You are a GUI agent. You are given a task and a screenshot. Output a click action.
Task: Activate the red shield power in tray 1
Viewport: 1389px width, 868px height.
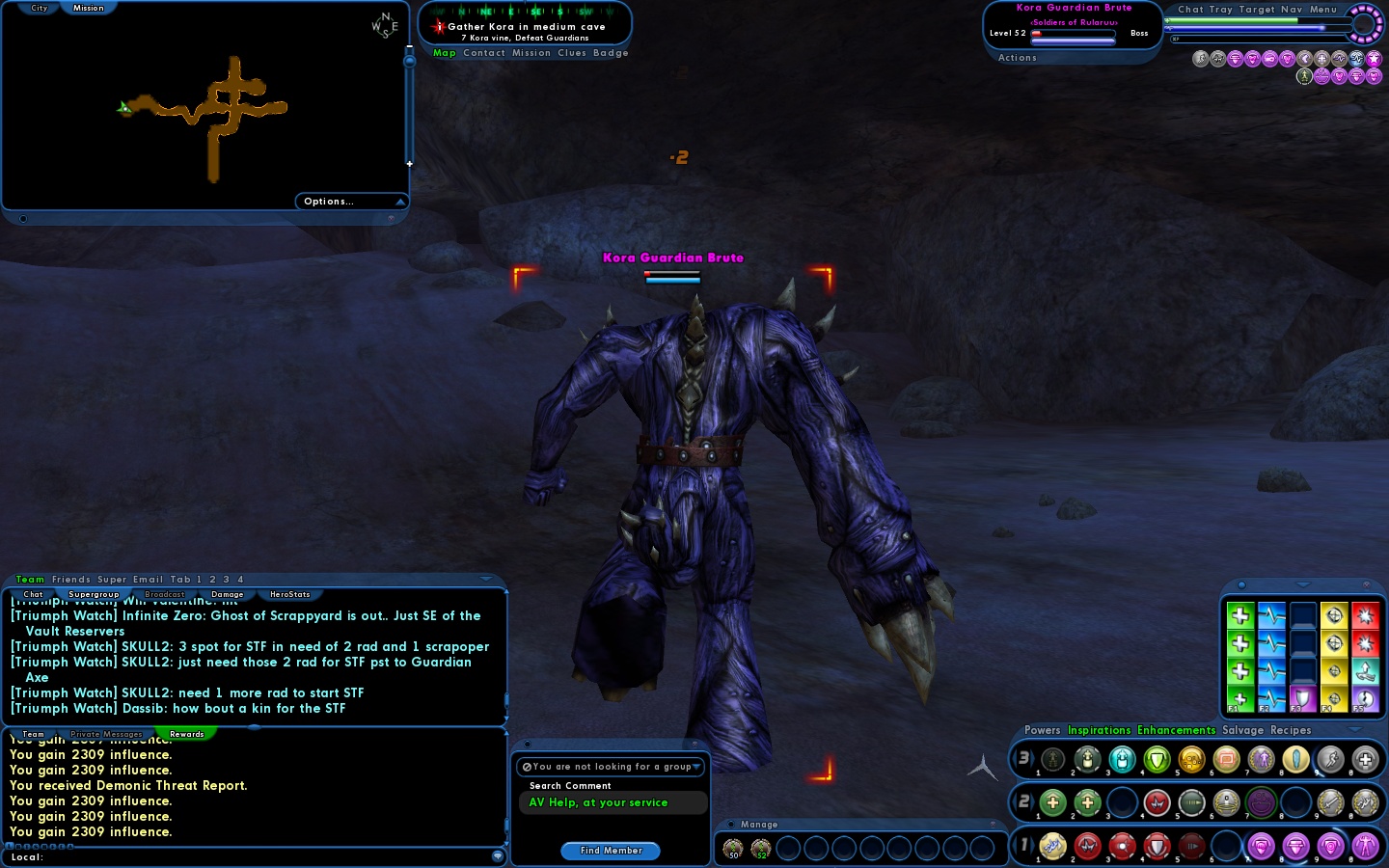(x=1157, y=847)
